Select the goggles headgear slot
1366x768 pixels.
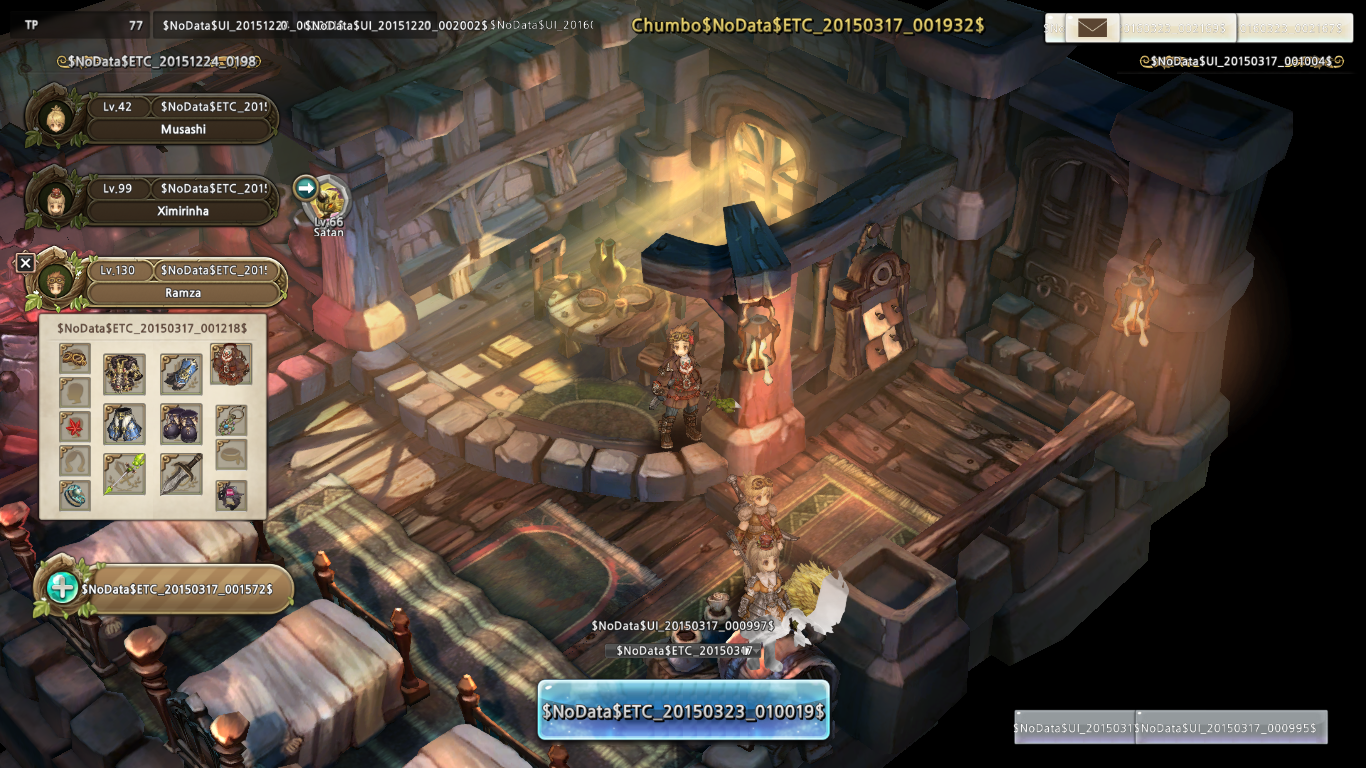(75, 356)
